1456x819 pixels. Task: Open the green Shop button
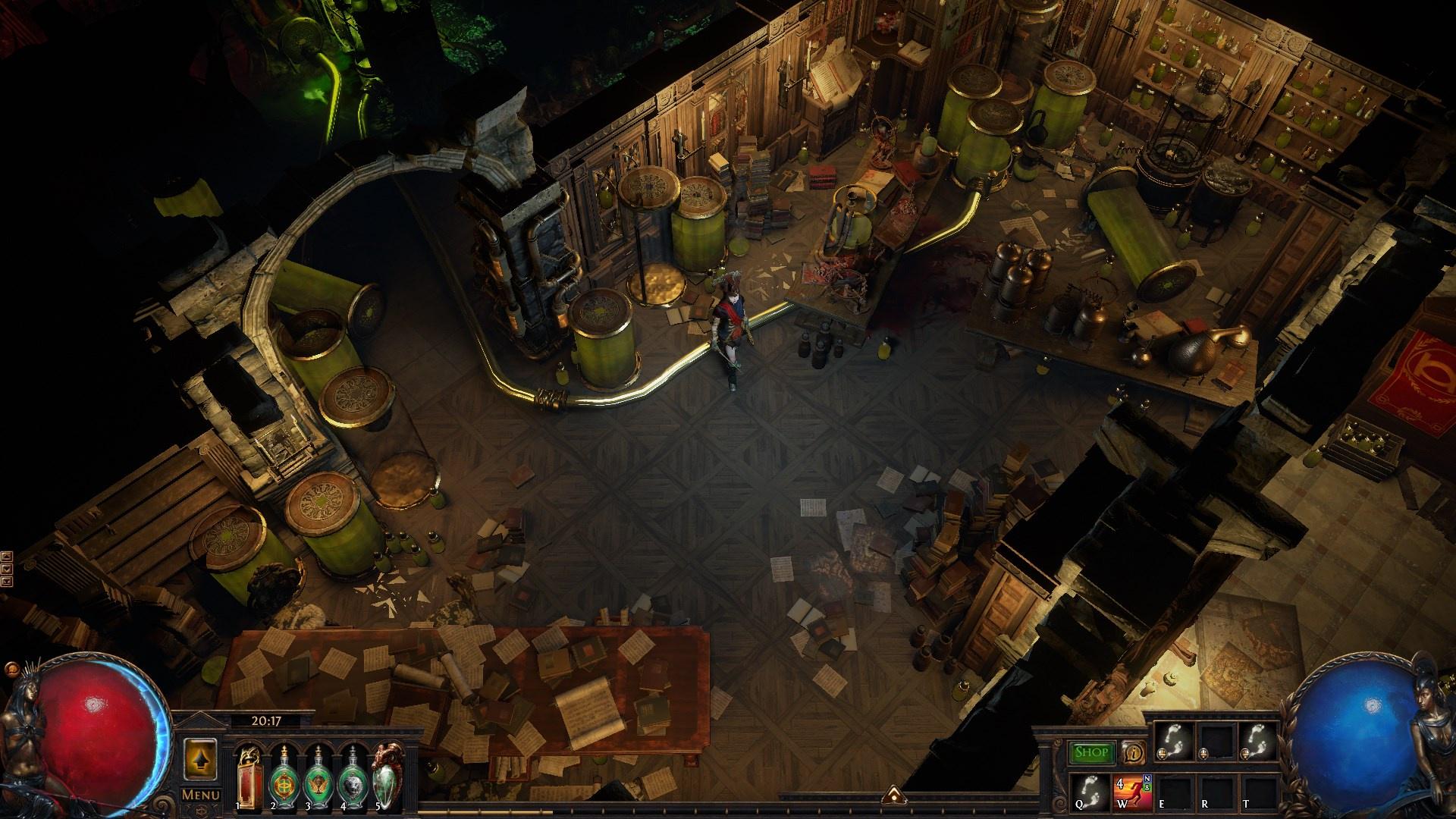(1092, 752)
